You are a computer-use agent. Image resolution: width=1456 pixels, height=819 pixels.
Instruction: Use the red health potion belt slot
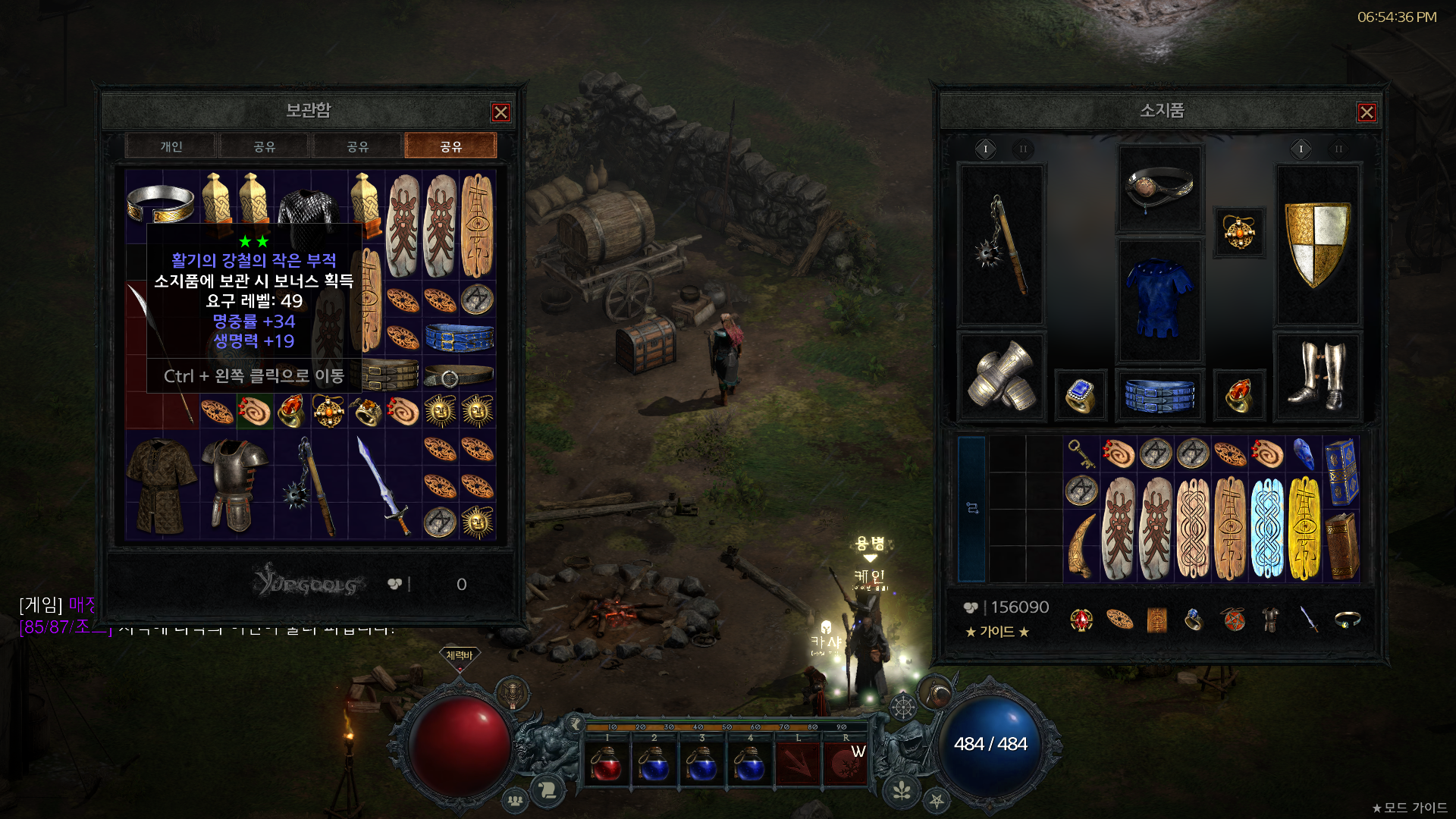tap(607, 764)
